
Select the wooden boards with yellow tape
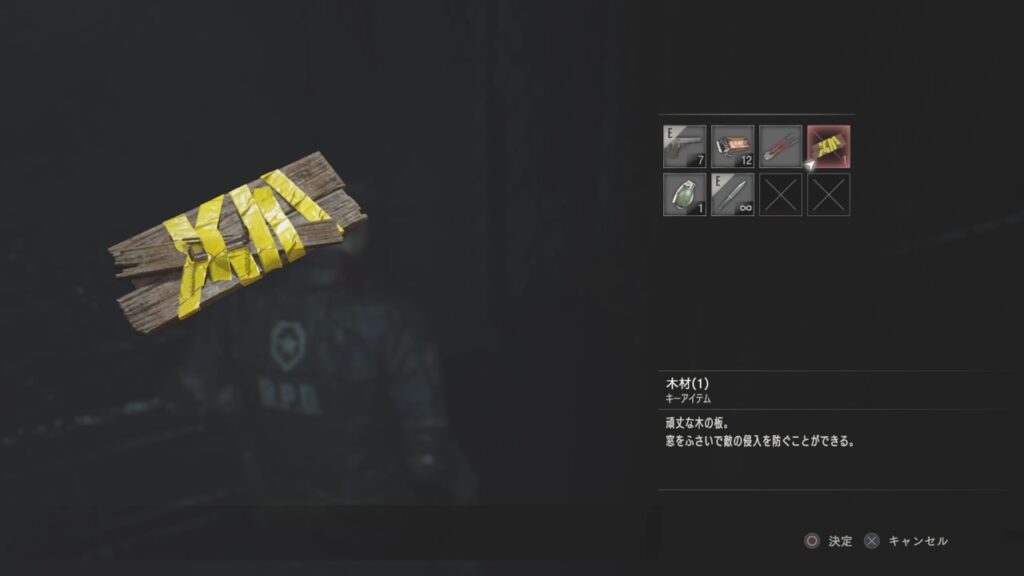click(828, 146)
